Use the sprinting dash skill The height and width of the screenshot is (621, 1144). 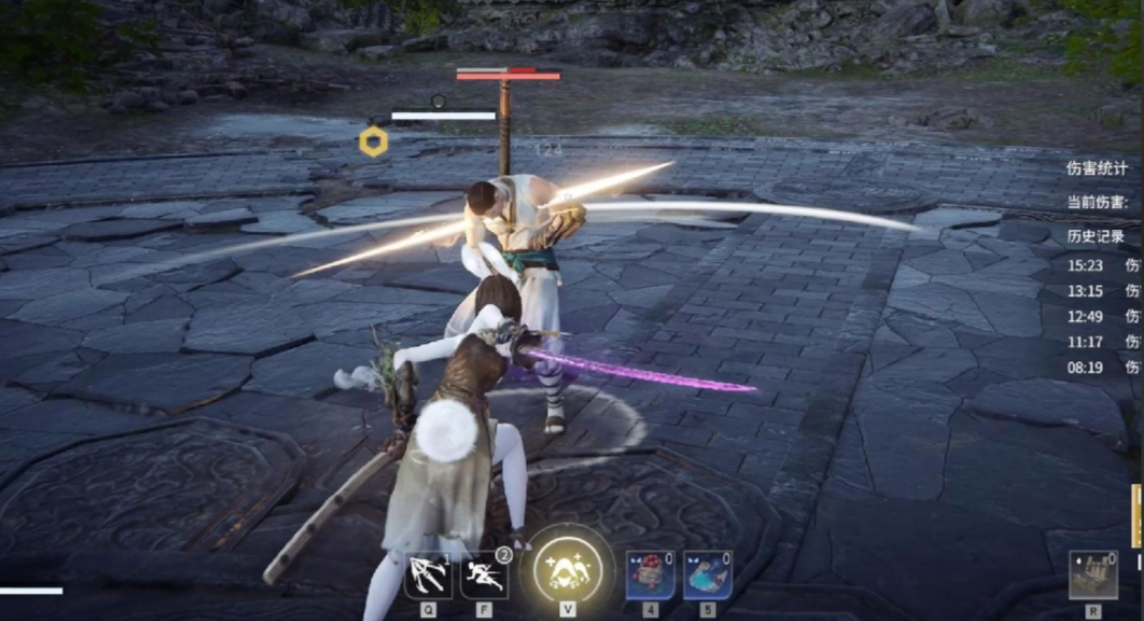[484, 576]
